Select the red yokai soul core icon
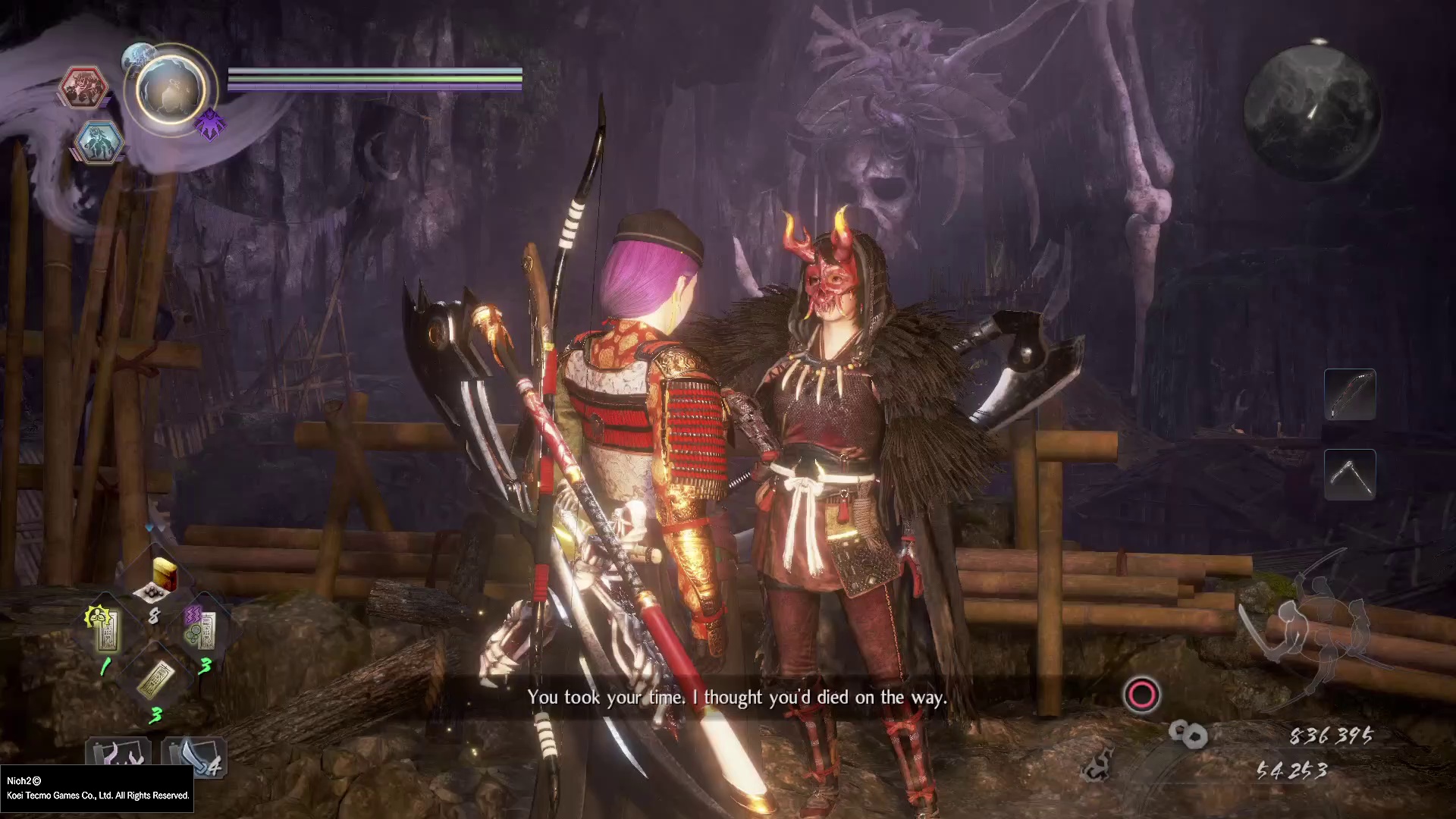This screenshot has height=819, width=1456. click(x=83, y=86)
